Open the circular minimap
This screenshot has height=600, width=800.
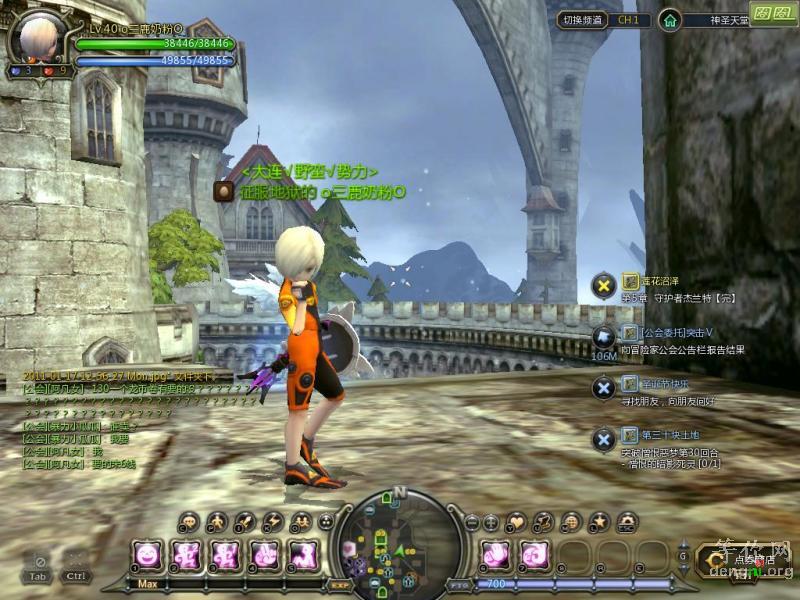point(398,541)
